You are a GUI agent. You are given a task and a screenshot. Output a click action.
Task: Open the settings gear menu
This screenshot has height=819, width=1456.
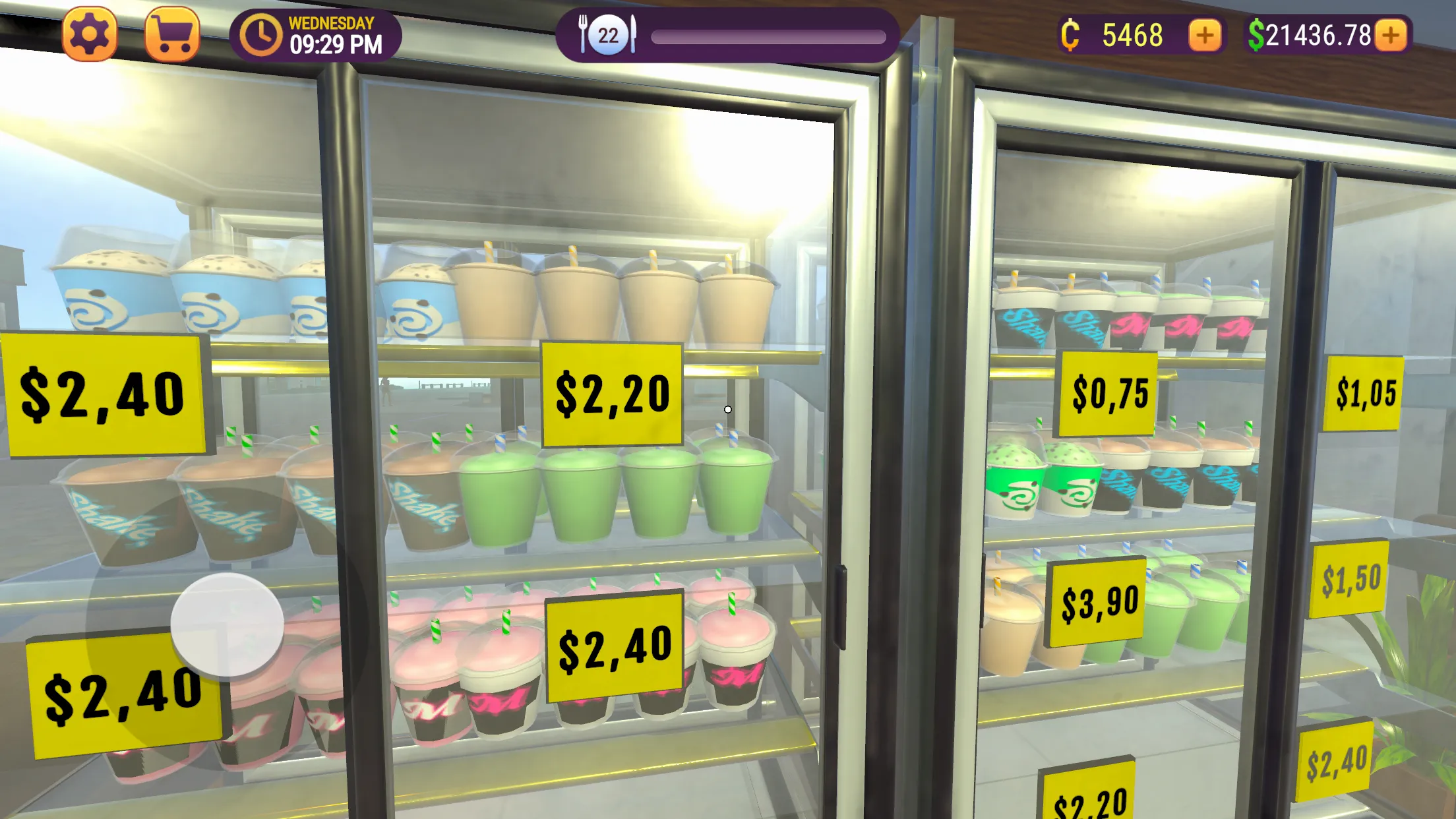[90, 34]
